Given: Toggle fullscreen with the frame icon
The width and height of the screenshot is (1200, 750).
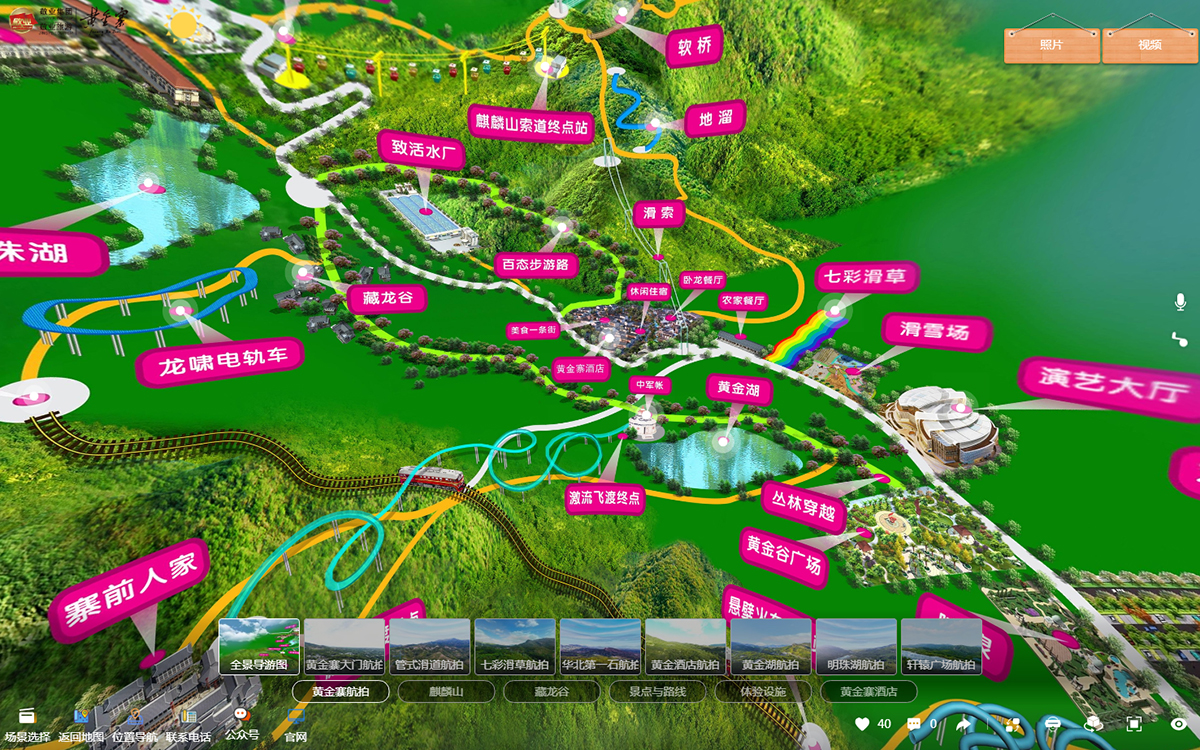Looking at the screenshot, I should pyautogui.click(x=1134, y=723).
